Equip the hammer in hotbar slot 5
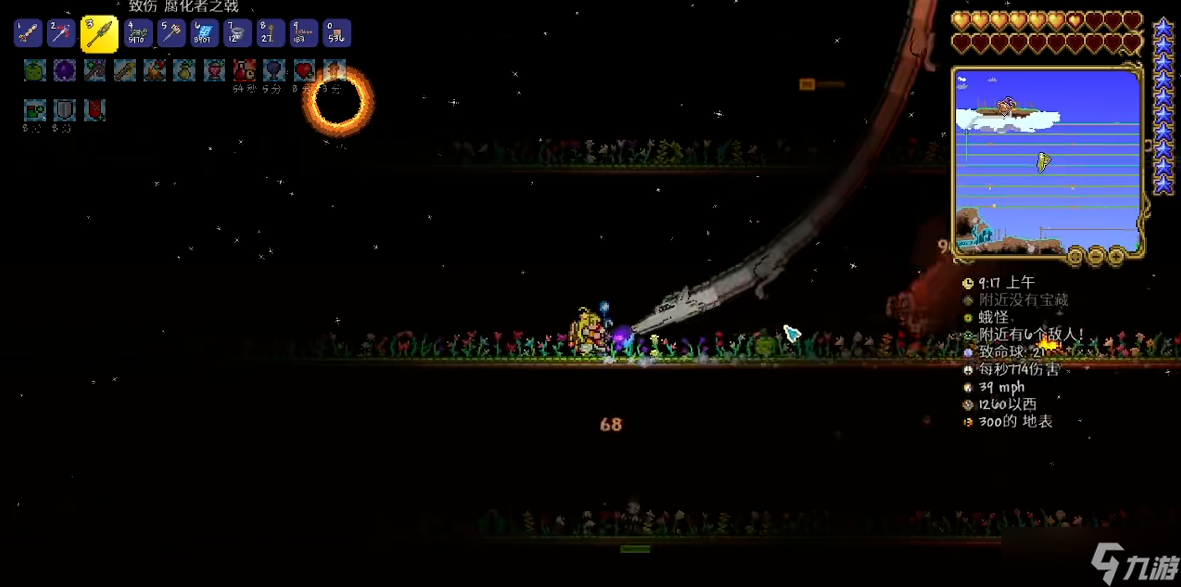 point(171,34)
